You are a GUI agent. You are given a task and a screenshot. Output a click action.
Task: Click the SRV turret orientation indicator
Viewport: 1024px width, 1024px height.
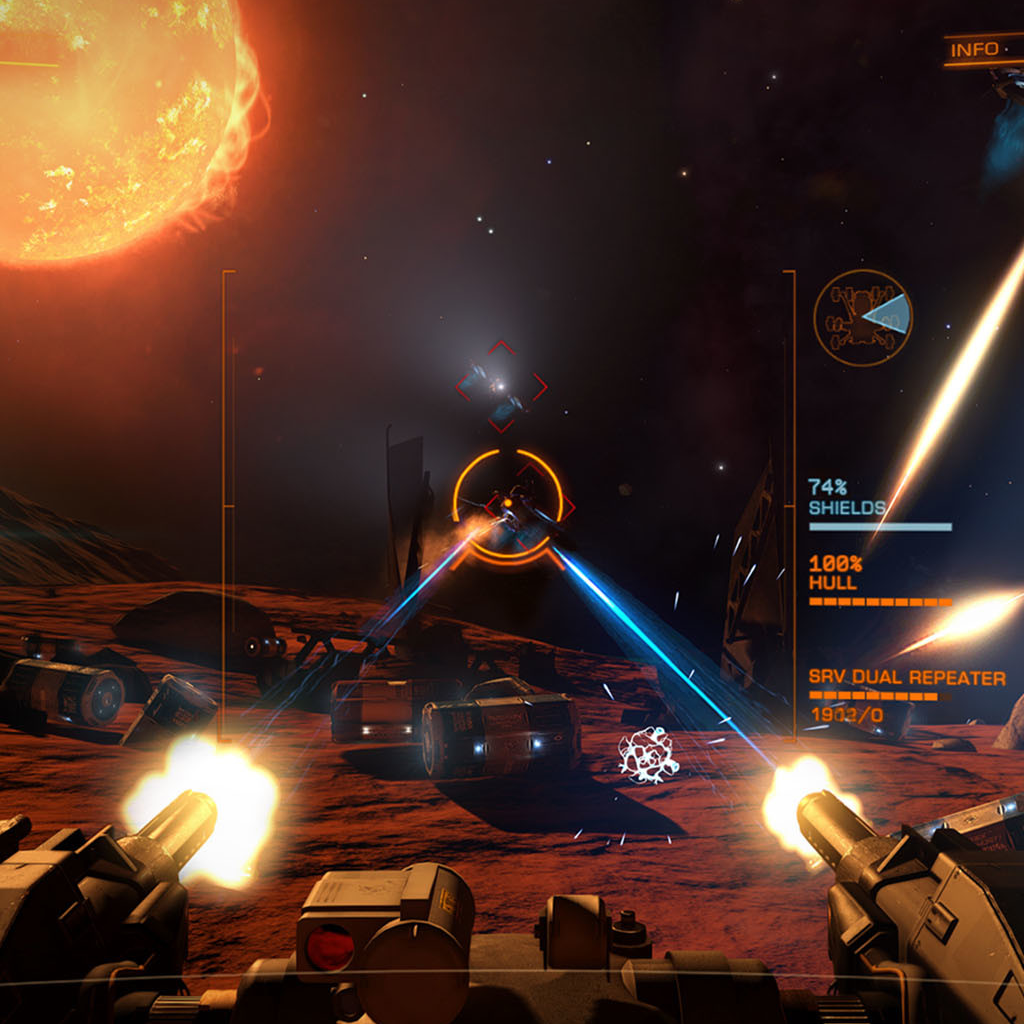click(862, 317)
